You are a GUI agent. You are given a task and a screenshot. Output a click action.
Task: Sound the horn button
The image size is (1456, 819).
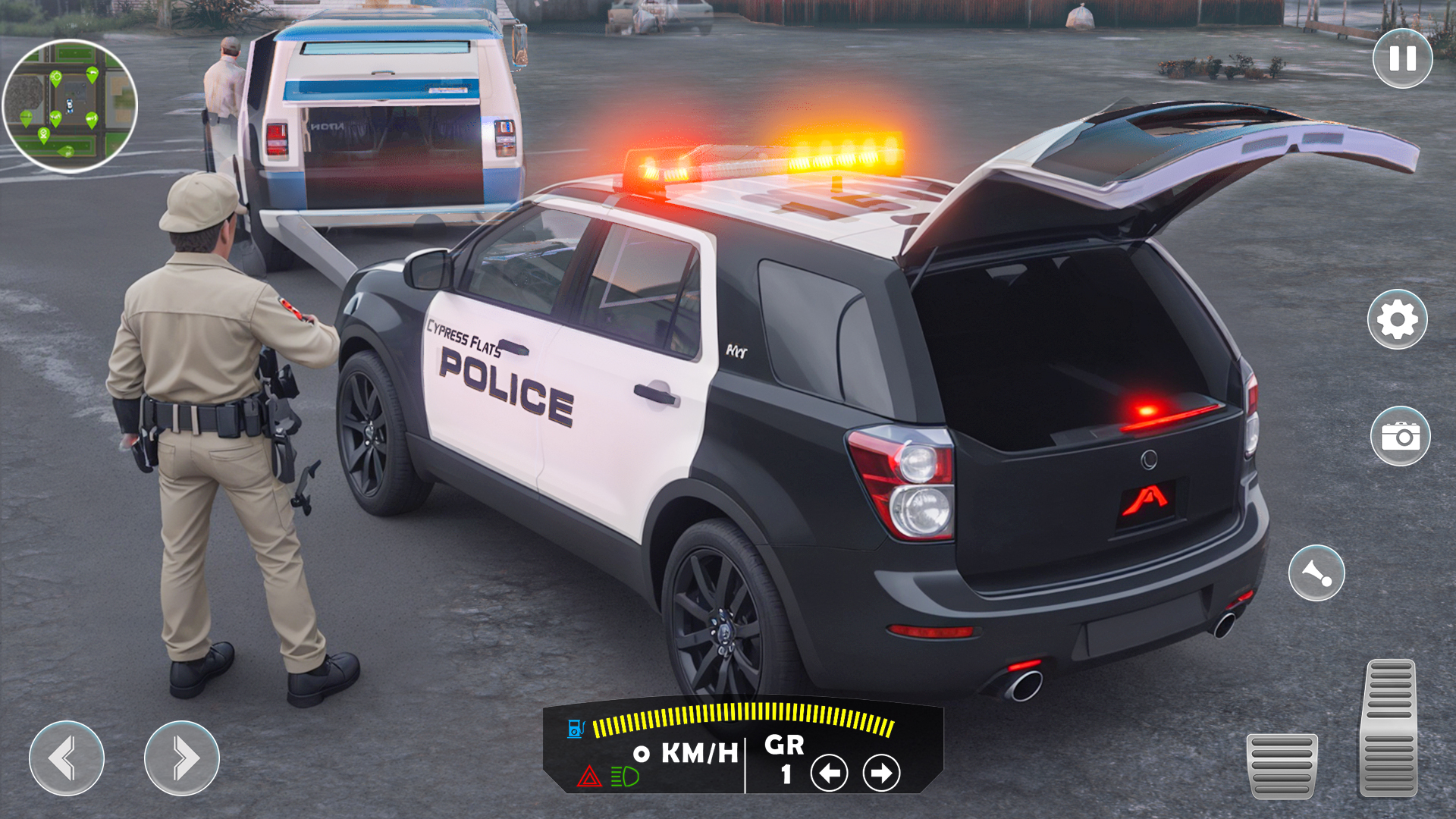(x=1316, y=573)
